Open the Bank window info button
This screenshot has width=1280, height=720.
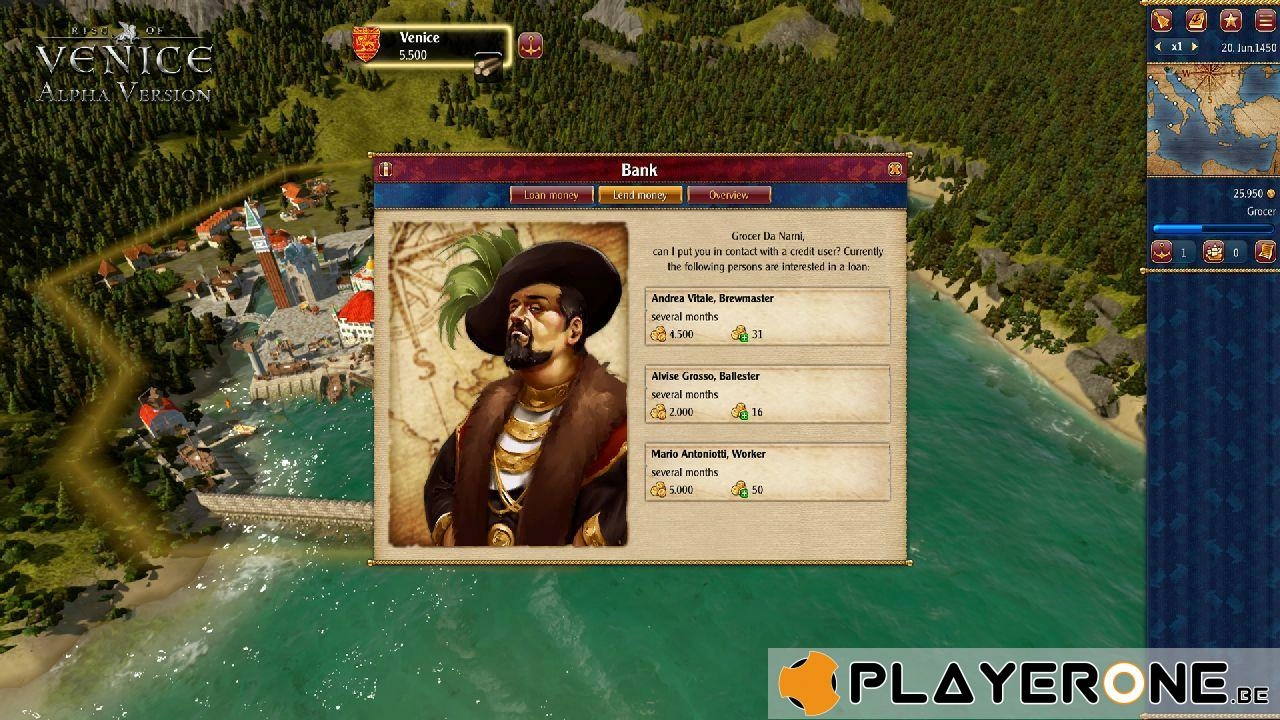tap(385, 170)
